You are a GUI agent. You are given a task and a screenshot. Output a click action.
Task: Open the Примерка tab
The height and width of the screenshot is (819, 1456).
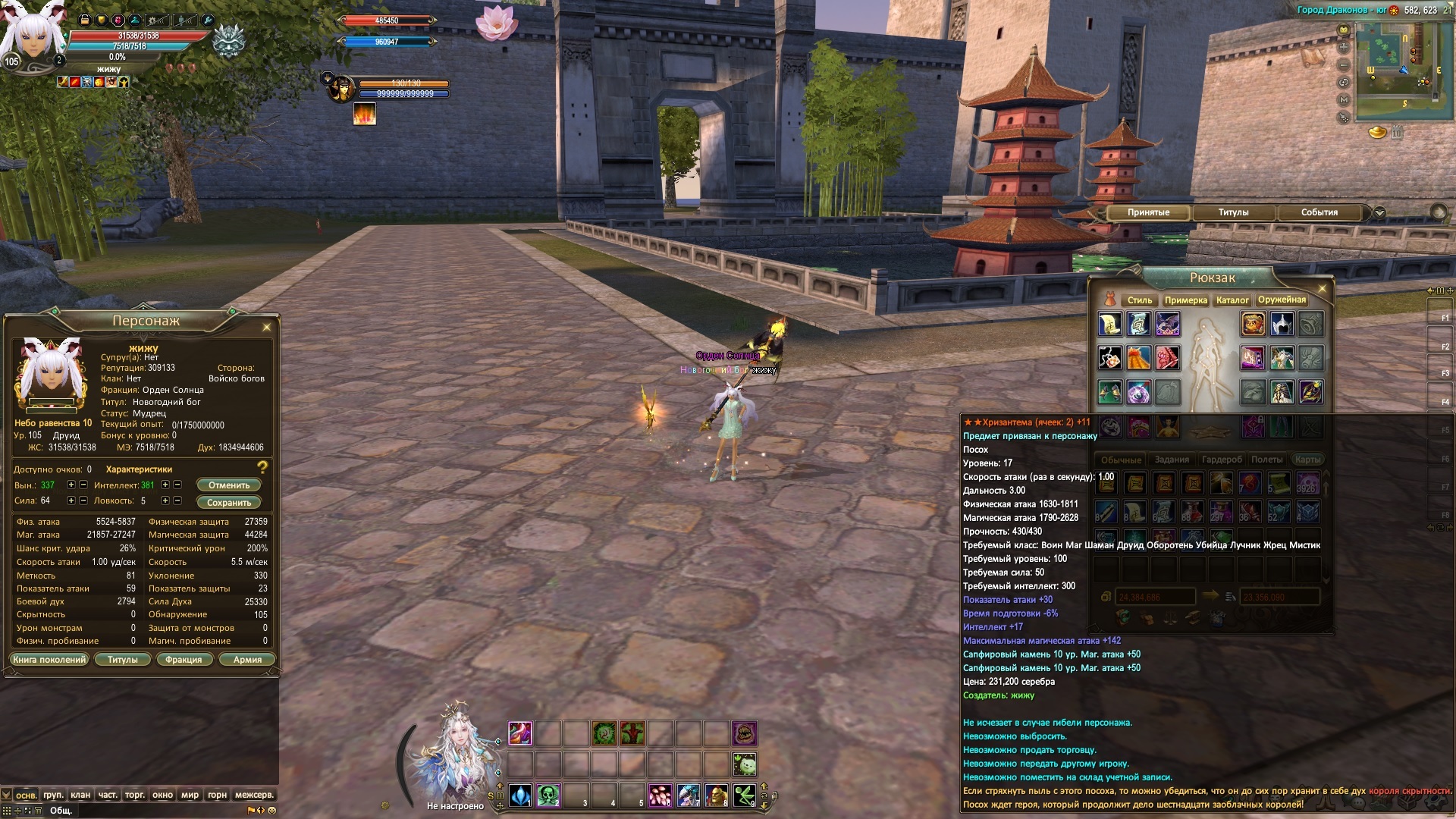pyautogui.click(x=1185, y=300)
